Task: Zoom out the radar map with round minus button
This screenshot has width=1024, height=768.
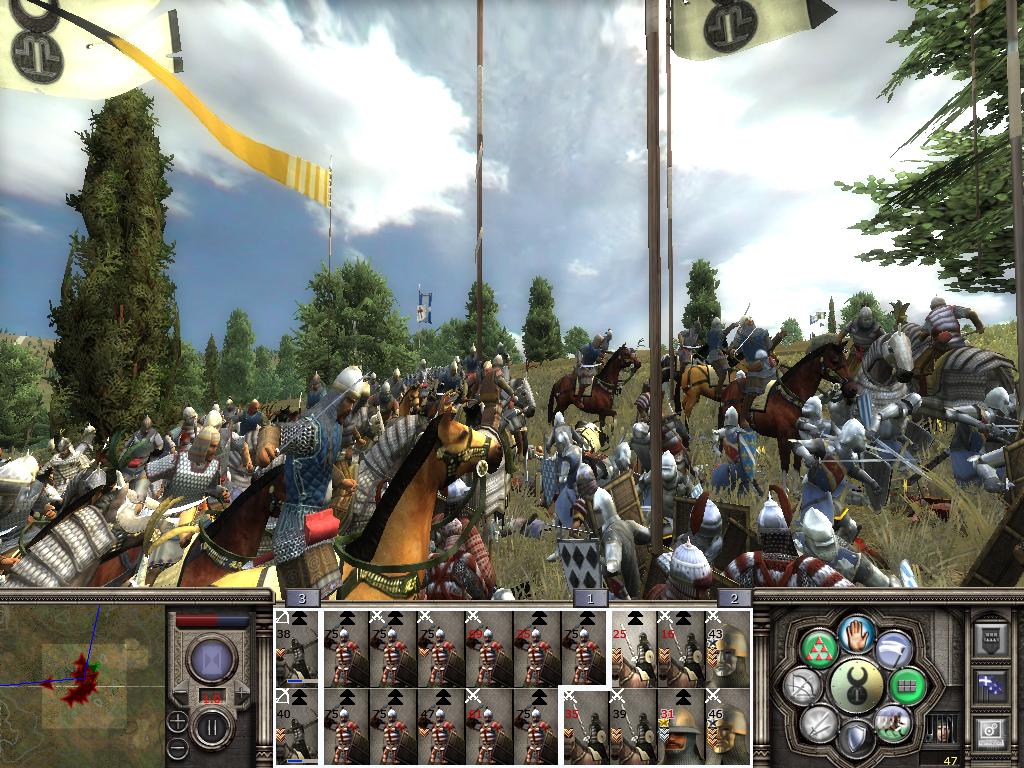Action: click(177, 746)
